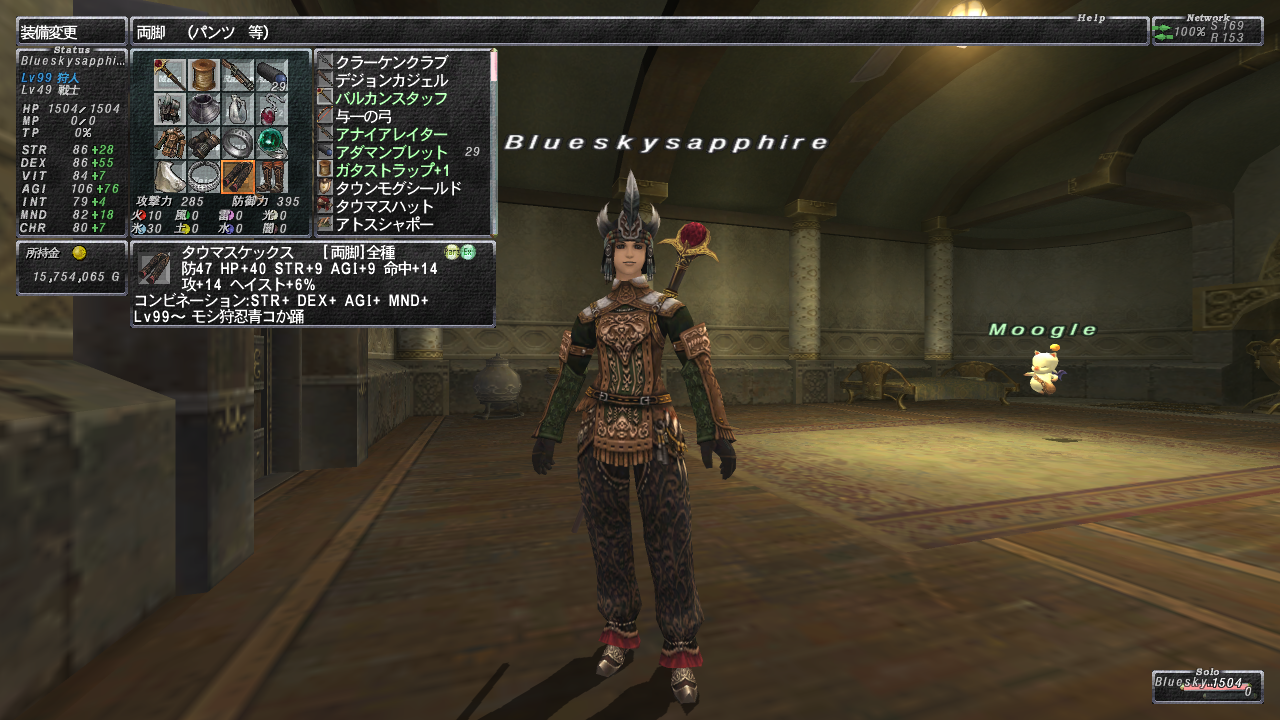1280x720 pixels.
Task: Select the red ruby earring slot
Action: point(272,109)
